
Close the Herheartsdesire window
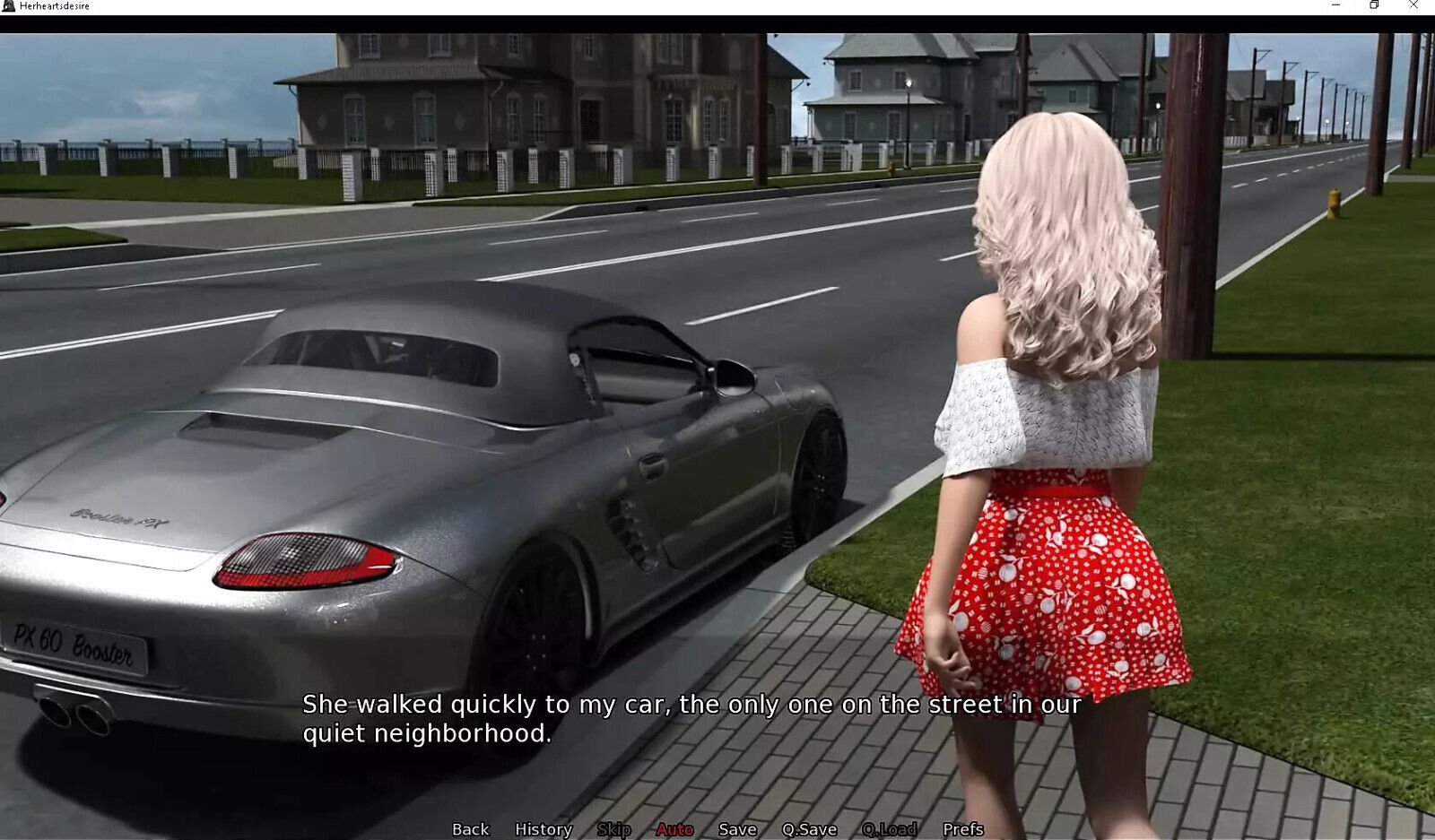(1413, 6)
